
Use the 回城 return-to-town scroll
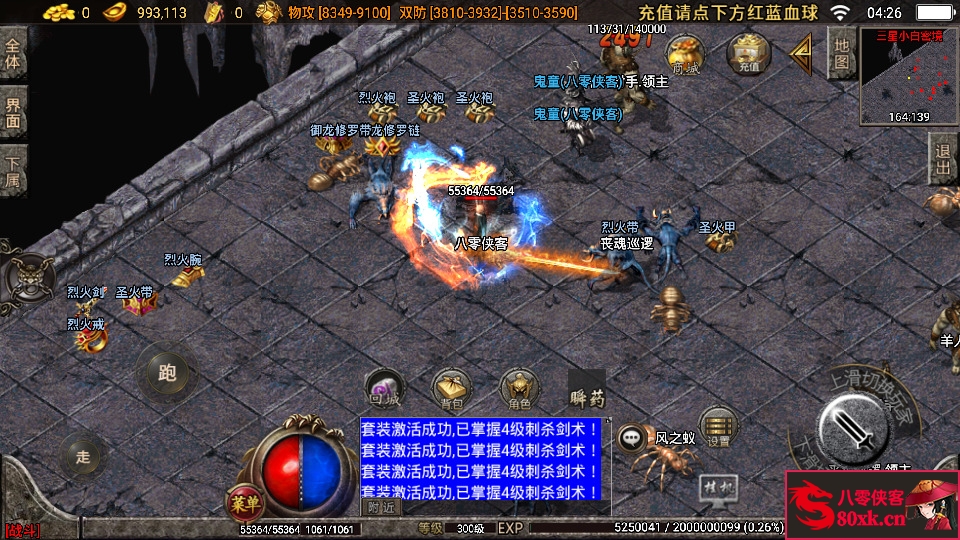(384, 389)
